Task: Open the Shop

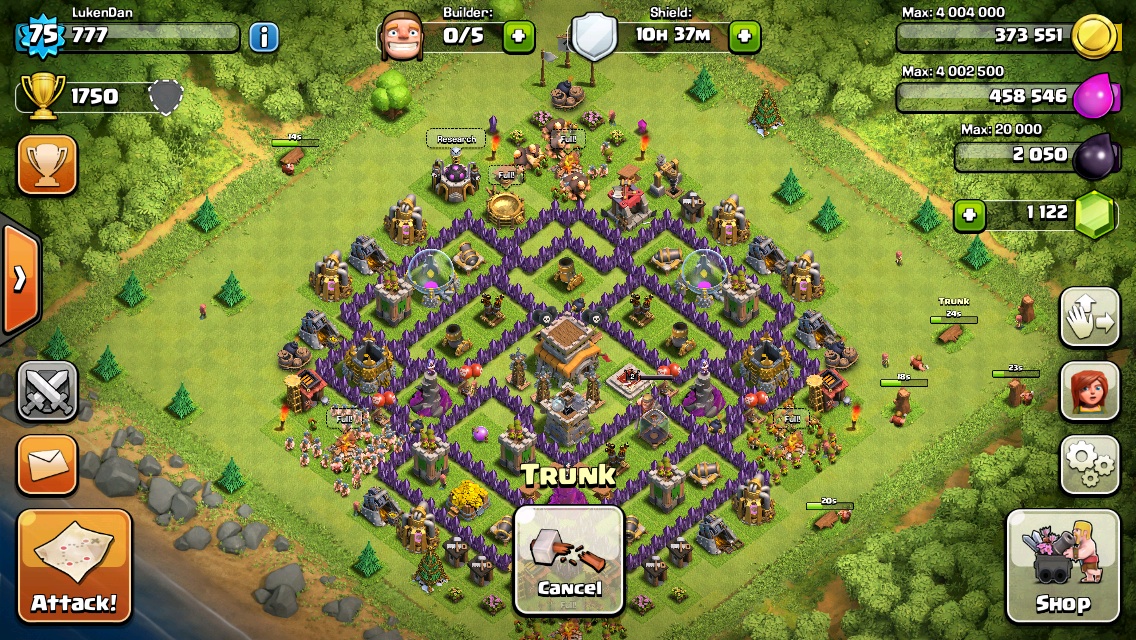Action: tap(1062, 565)
